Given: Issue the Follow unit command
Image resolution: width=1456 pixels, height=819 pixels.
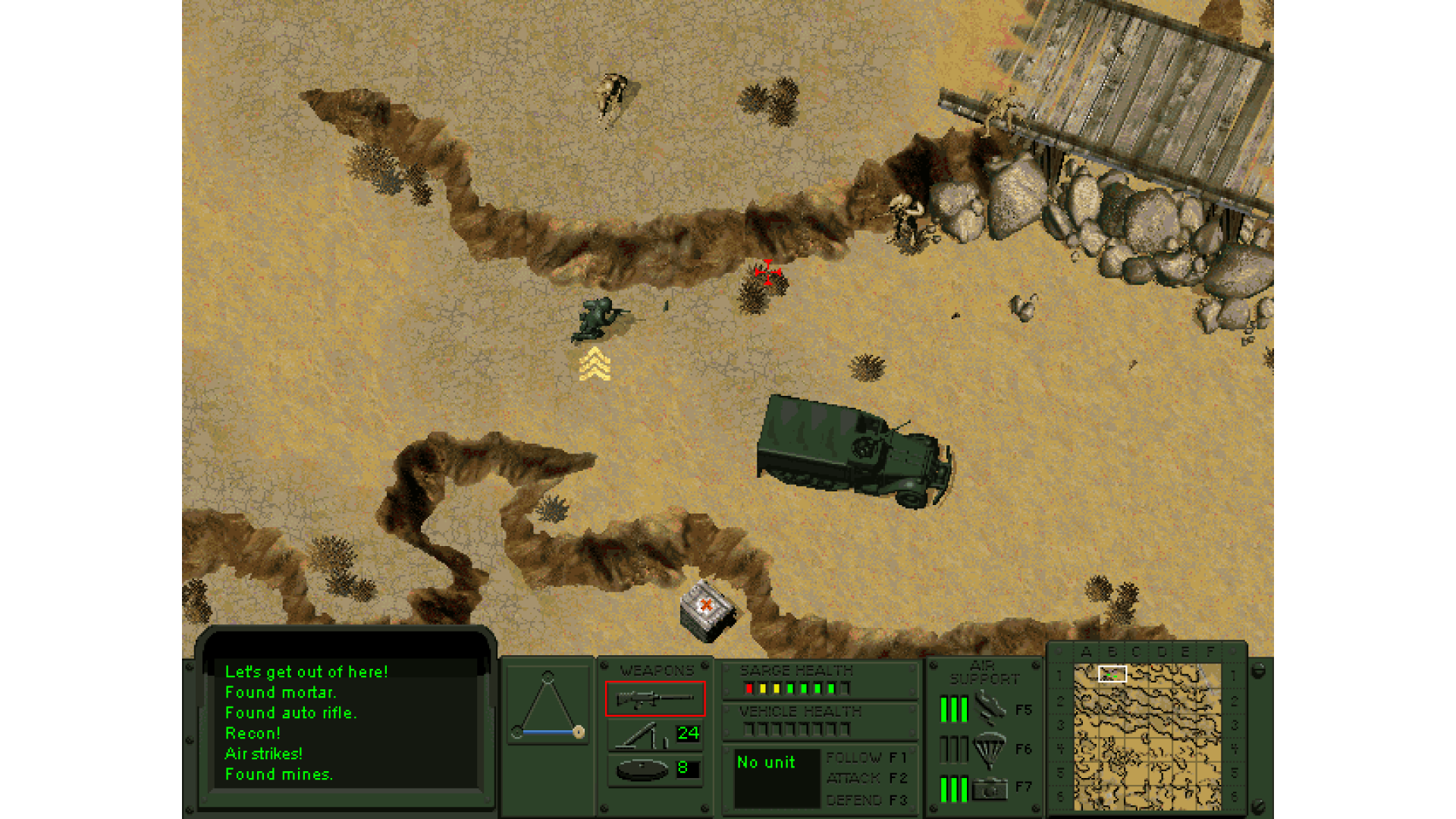Looking at the screenshot, I should click(866, 758).
